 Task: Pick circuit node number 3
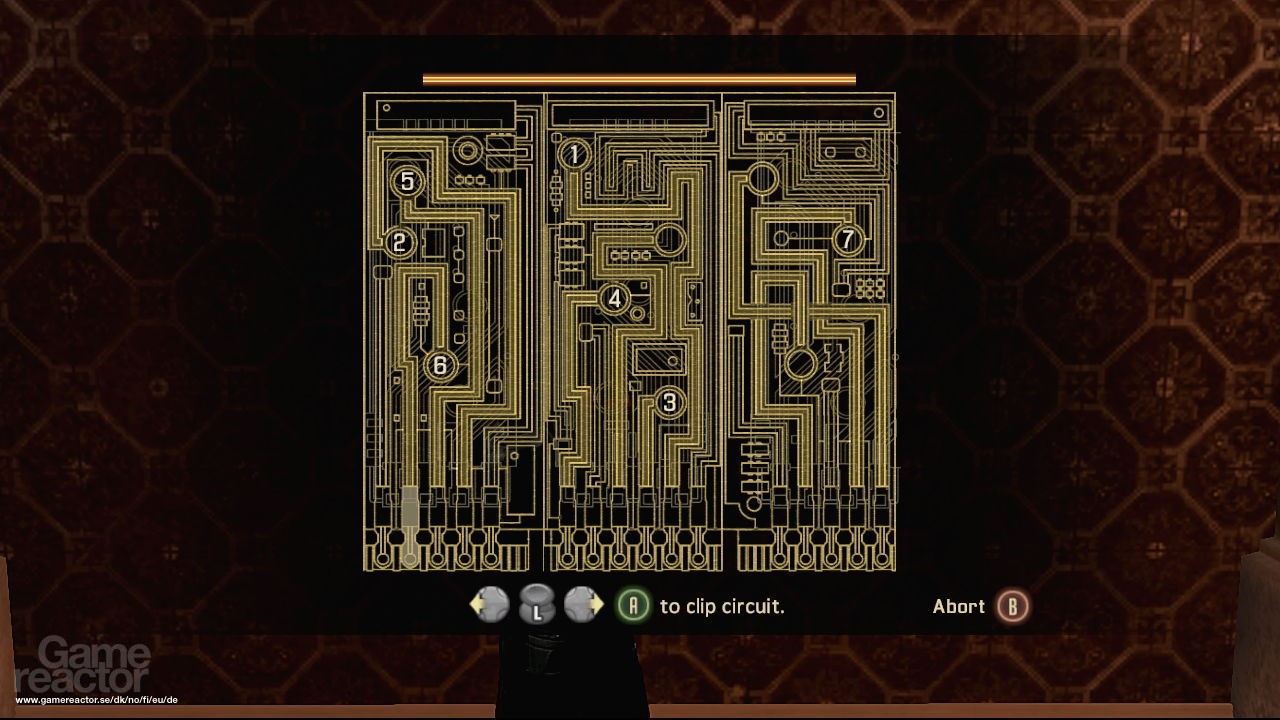pyautogui.click(x=669, y=402)
